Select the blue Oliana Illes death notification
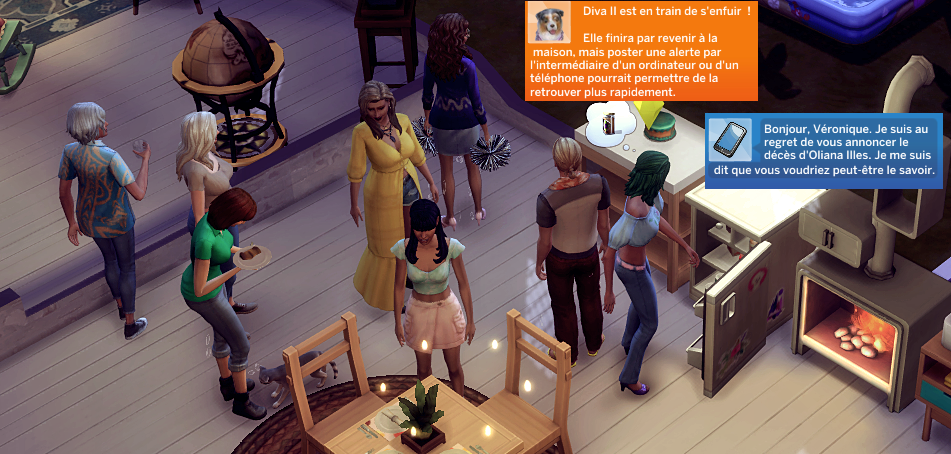Viewport: 951px width, 454px height. click(x=847, y=151)
